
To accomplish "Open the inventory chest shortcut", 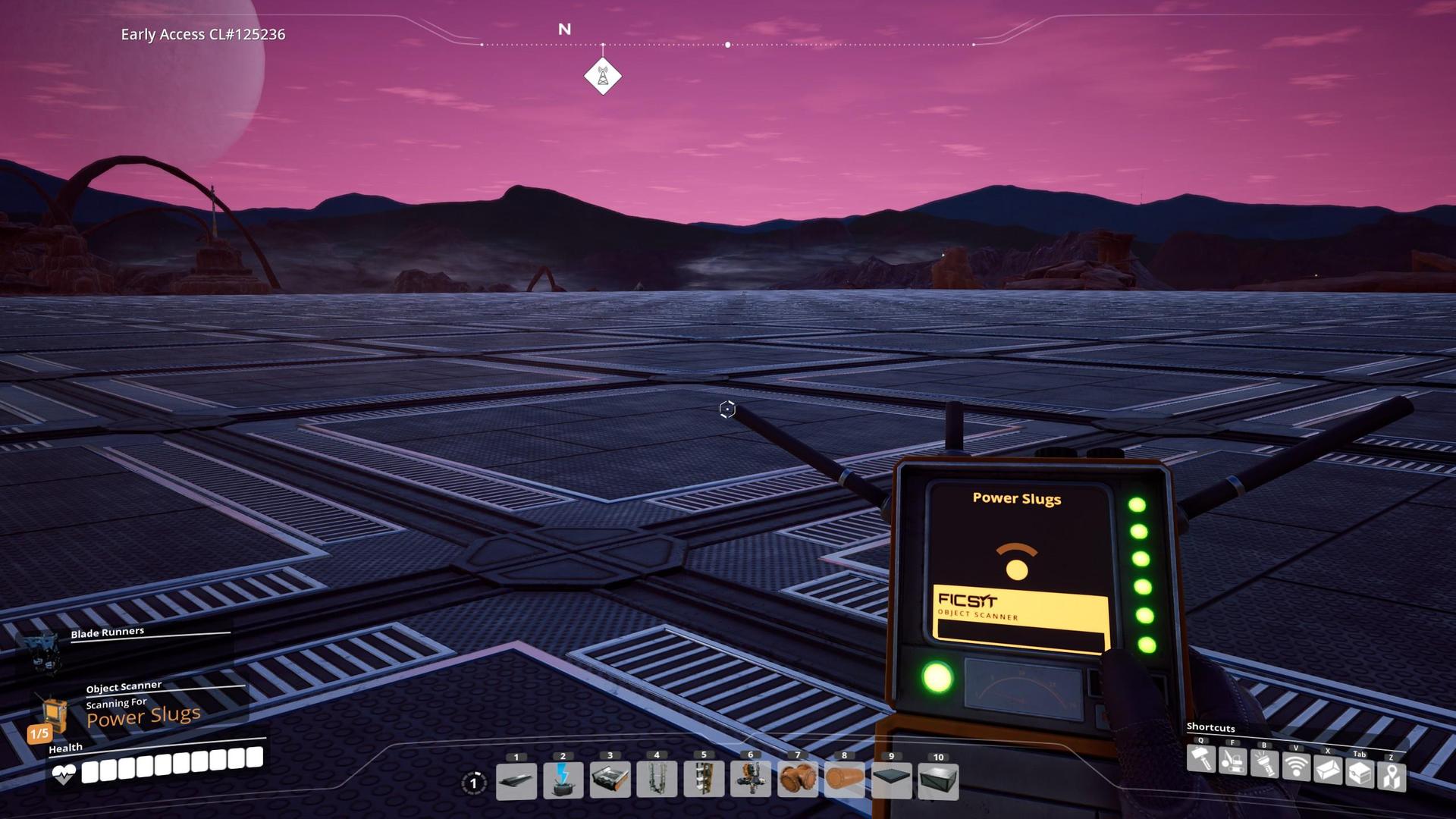I will click(x=1360, y=773).
